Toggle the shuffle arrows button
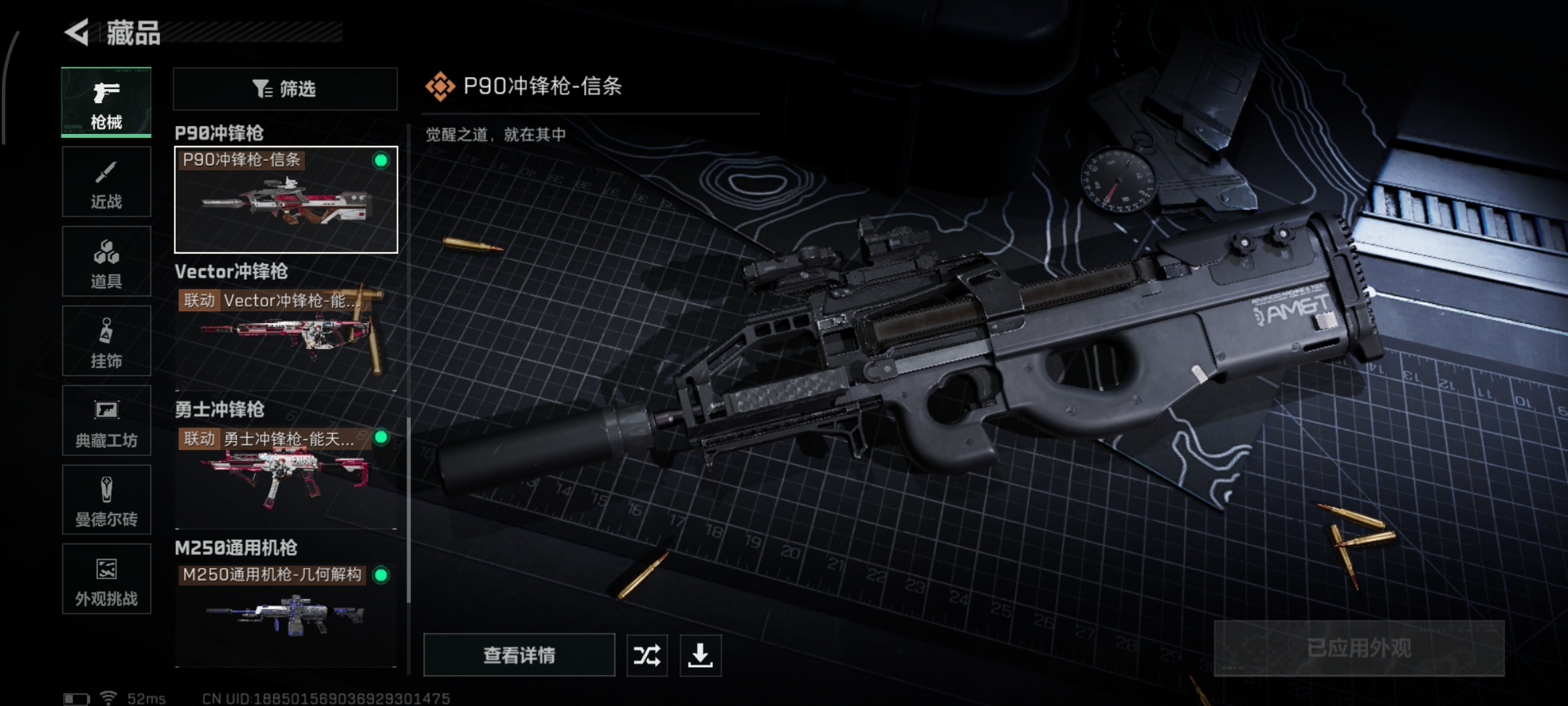The height and width of the screenshot is (706, 1568). click(x=647, y=655)
